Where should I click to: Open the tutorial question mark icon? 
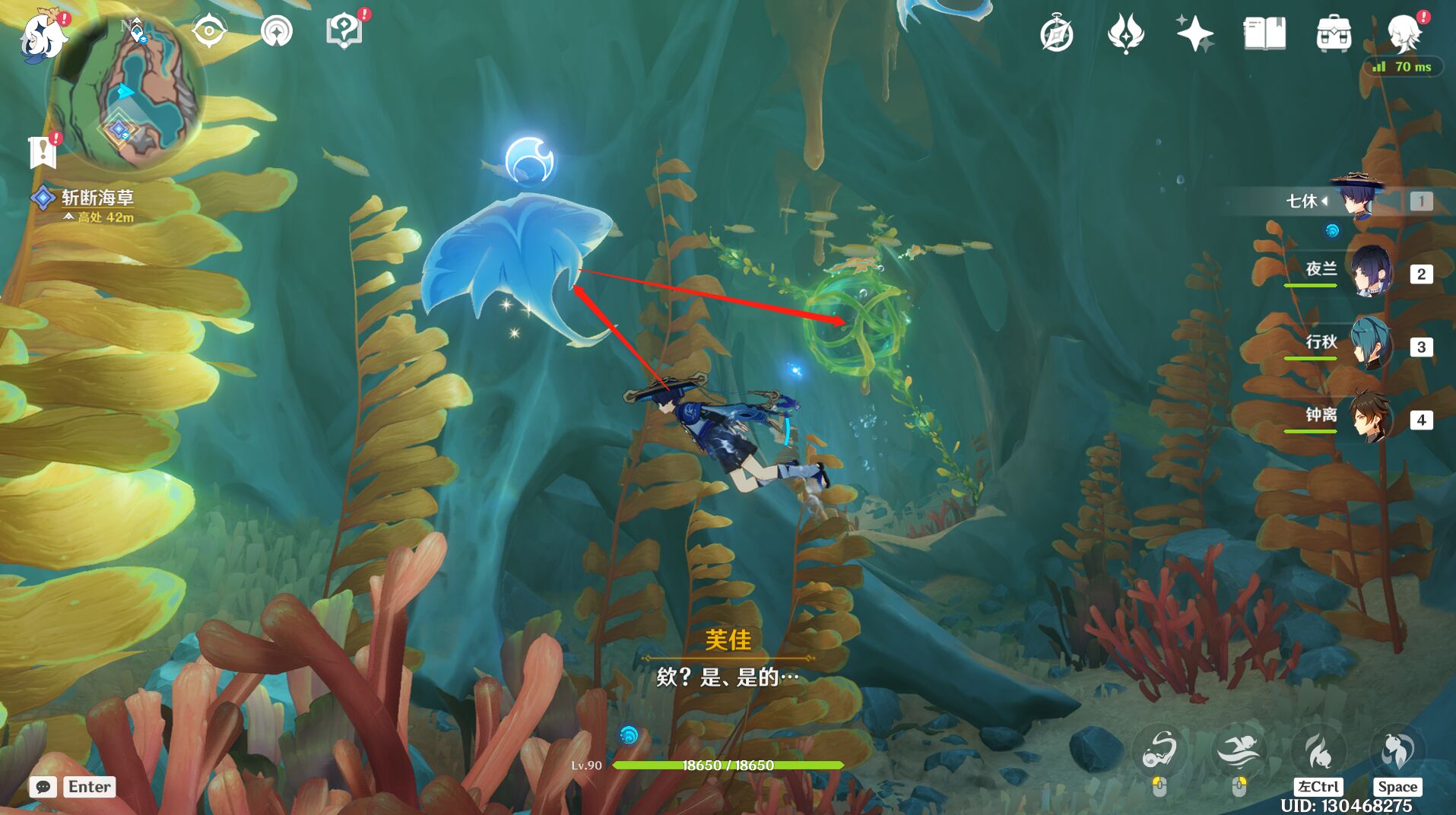[344, 32]
